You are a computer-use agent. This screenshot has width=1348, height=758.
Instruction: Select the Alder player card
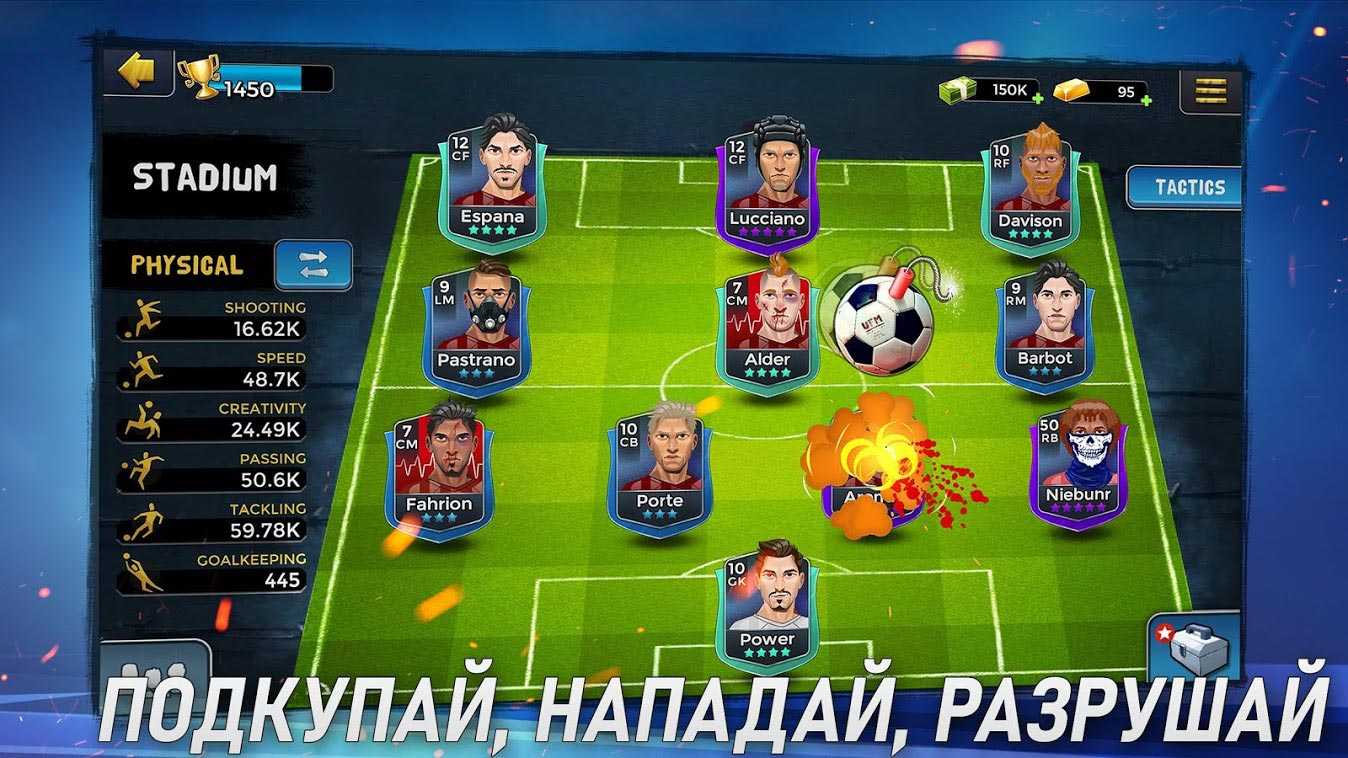click(767, 325)
